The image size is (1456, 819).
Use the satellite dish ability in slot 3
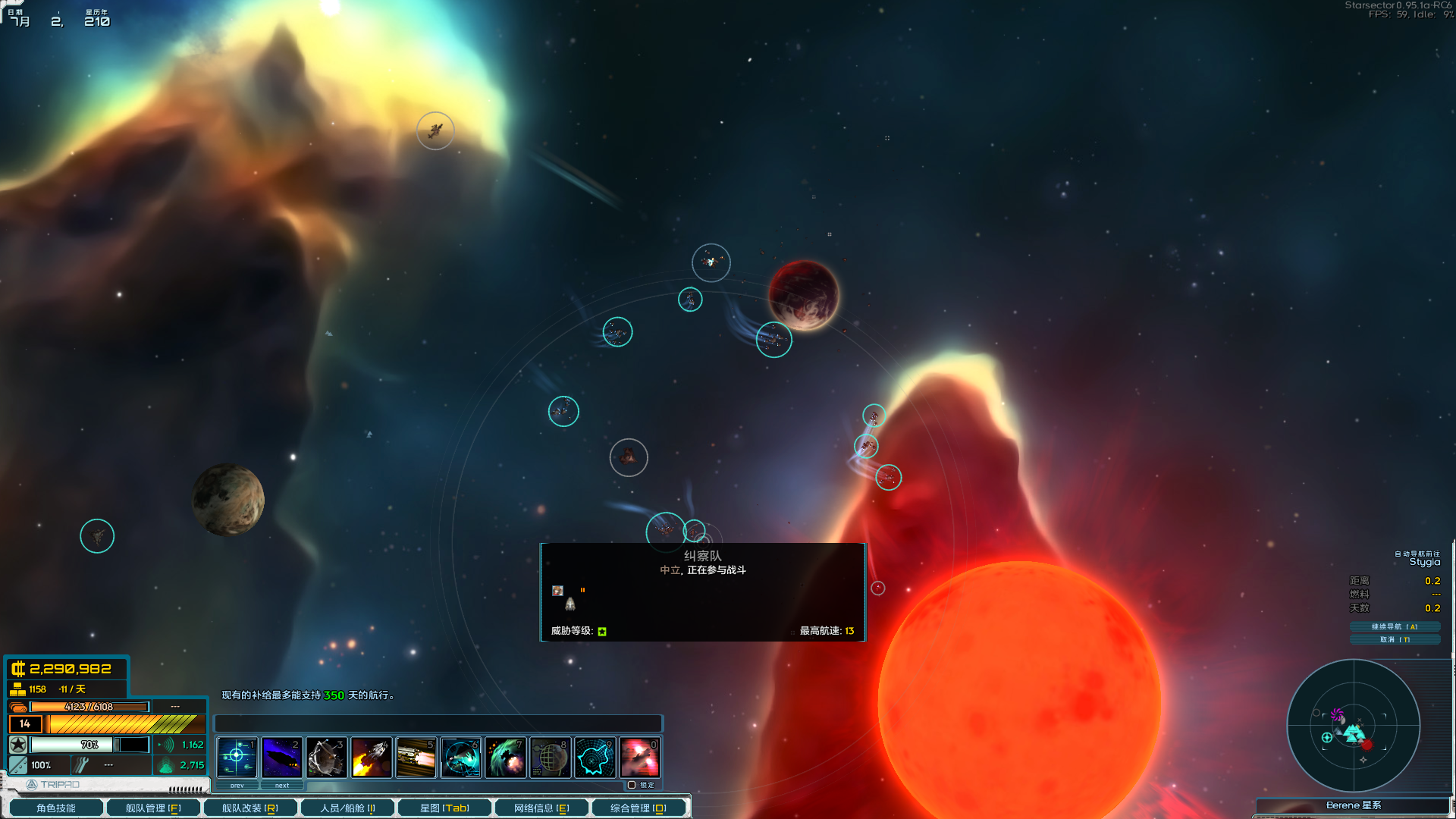[326, 757]
